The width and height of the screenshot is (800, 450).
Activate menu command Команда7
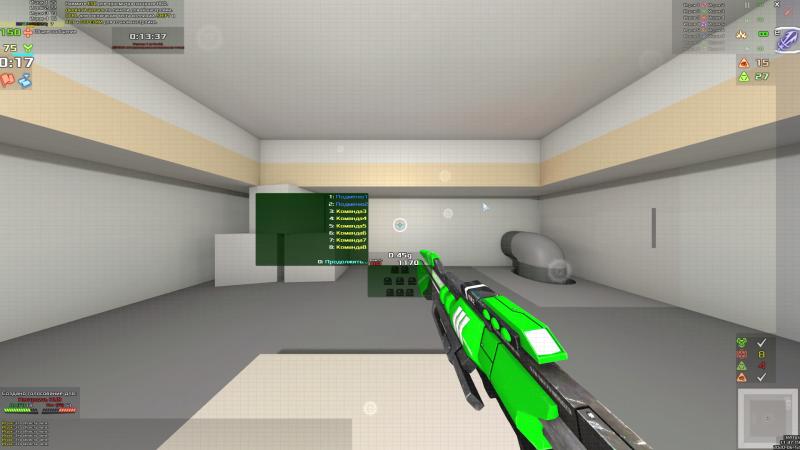click(x=349, y=240)
